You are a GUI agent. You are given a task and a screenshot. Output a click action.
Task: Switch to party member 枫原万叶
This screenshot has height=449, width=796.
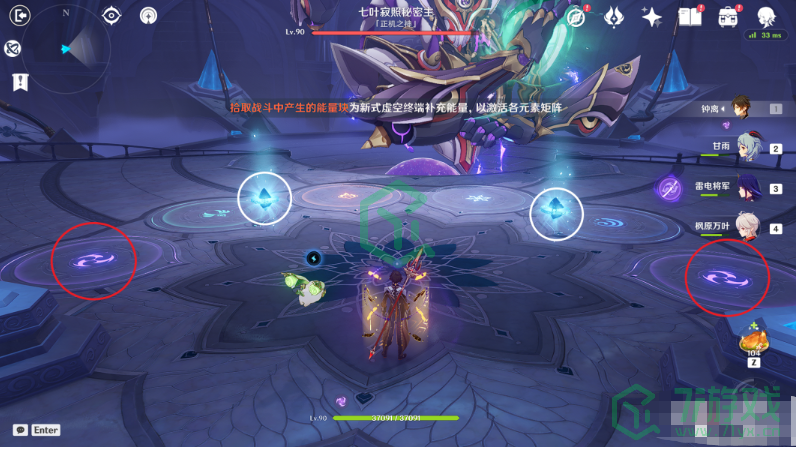click(x=746, y=227)
